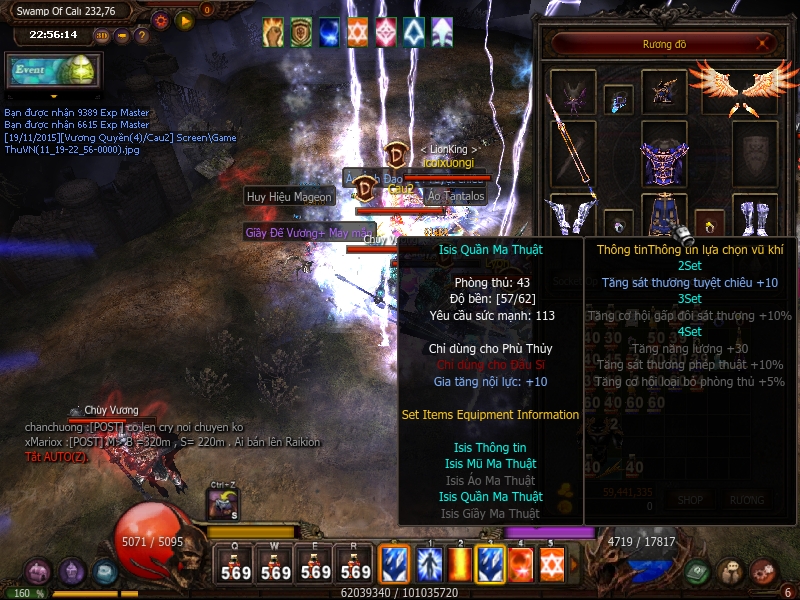
Task: Select the equipped helmet slot
Action: coord(663,92)
